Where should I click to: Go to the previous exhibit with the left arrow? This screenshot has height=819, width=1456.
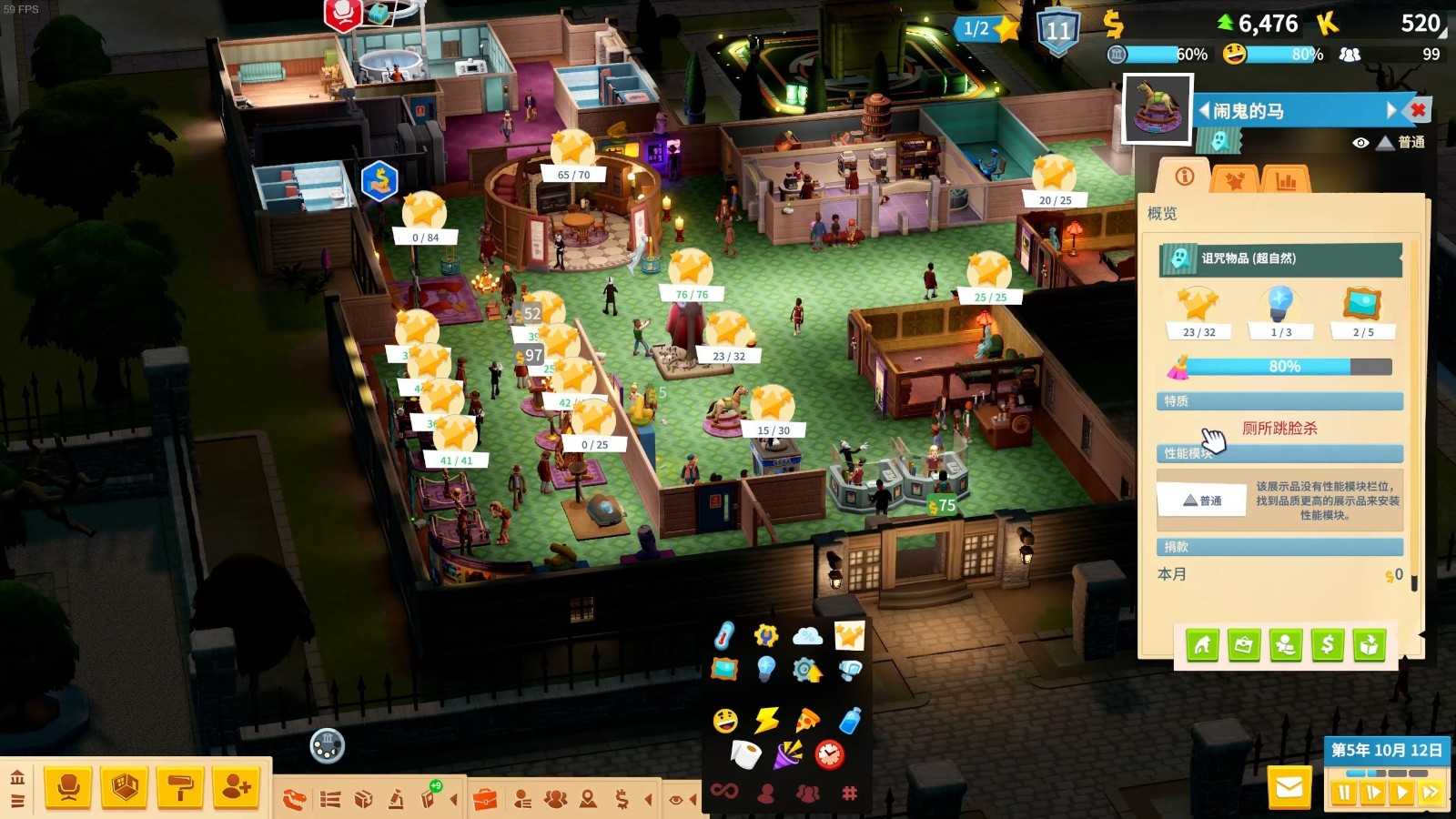pyautogui.click(x=1204, y=110)
